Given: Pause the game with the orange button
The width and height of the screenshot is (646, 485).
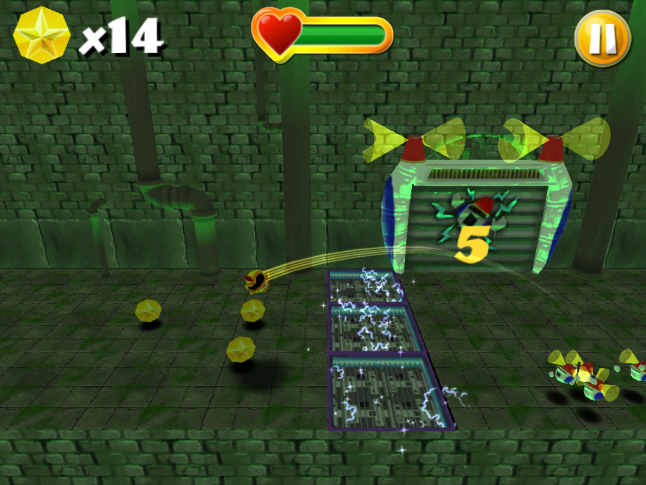Looking at the screenshot, I should [602, 39].
